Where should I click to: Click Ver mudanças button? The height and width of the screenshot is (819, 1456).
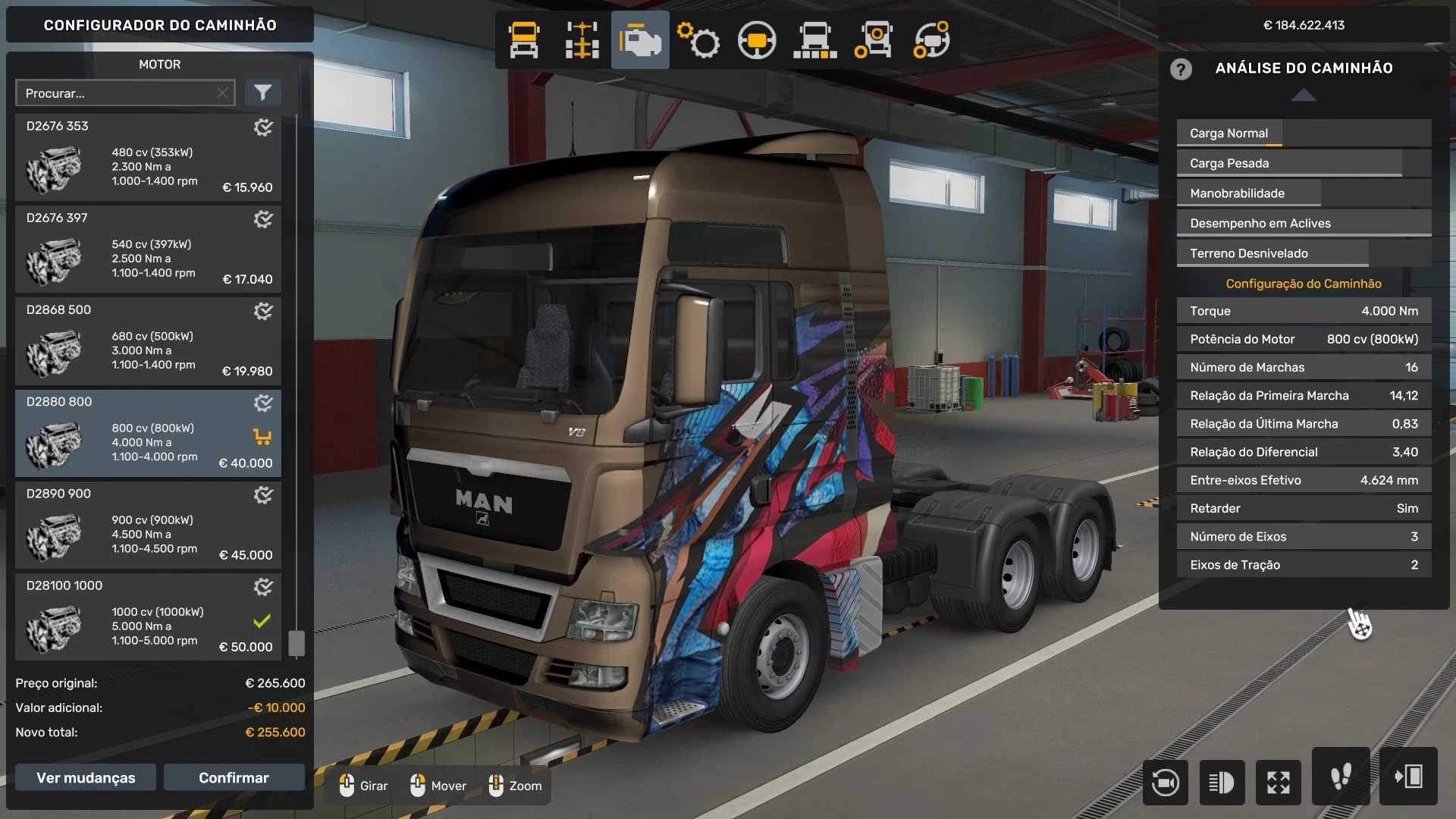pos(86,777)
